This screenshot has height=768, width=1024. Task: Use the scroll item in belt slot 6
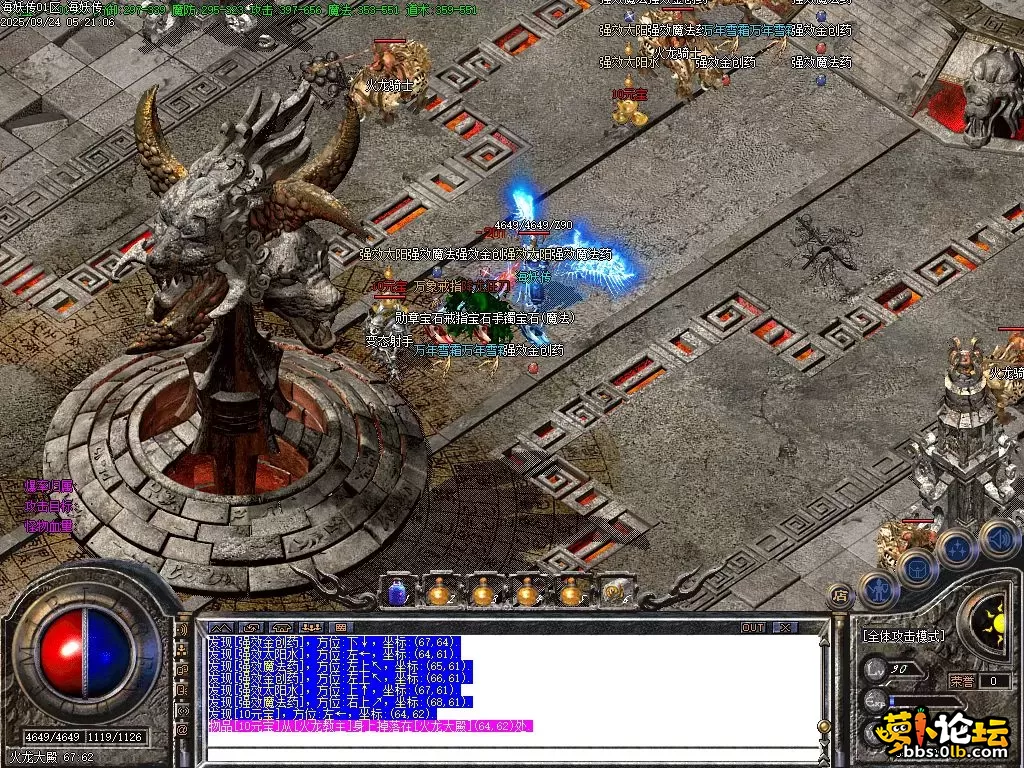(x=614, y=592)
